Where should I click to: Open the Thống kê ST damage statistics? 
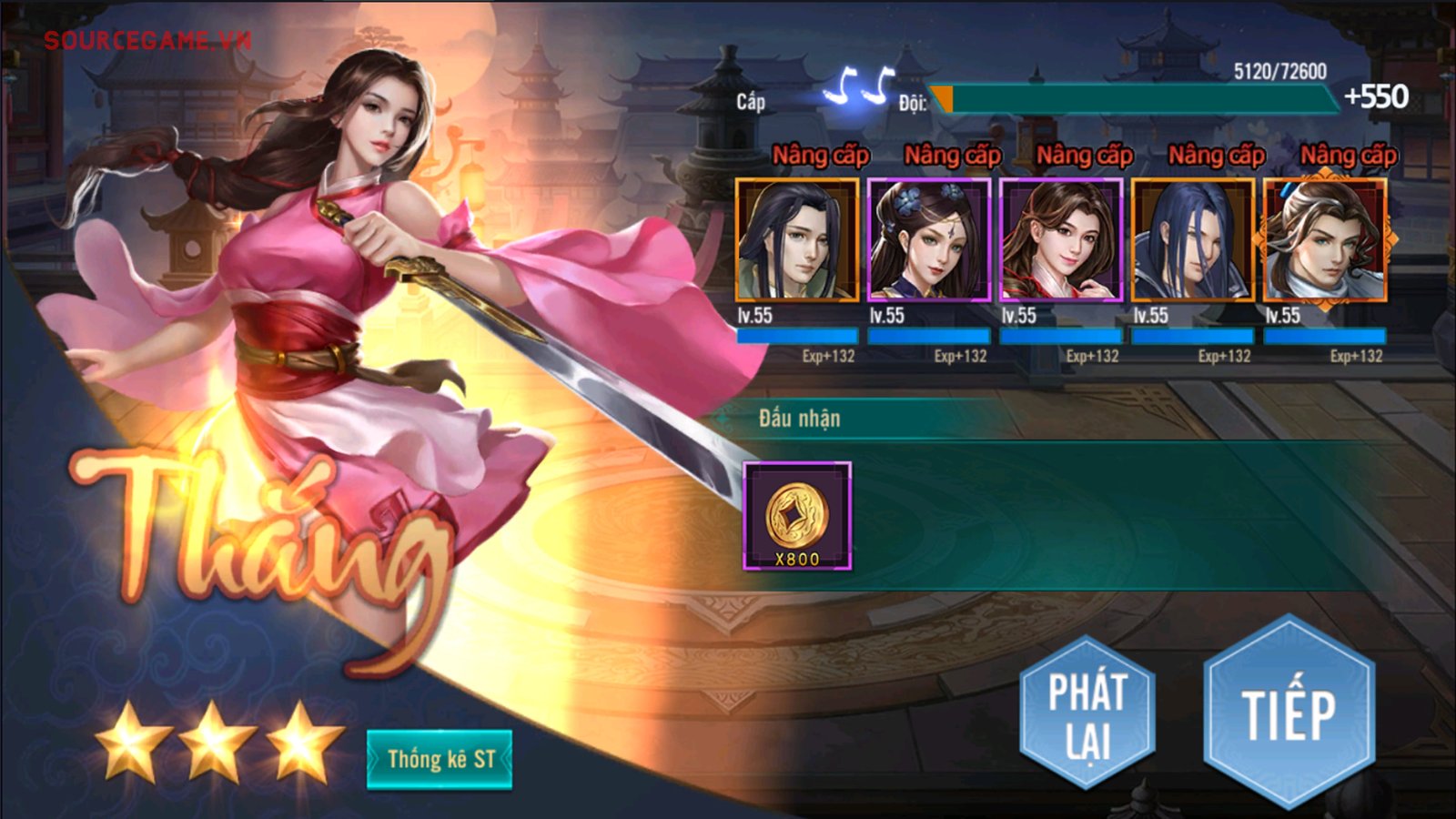click(440, 759)
